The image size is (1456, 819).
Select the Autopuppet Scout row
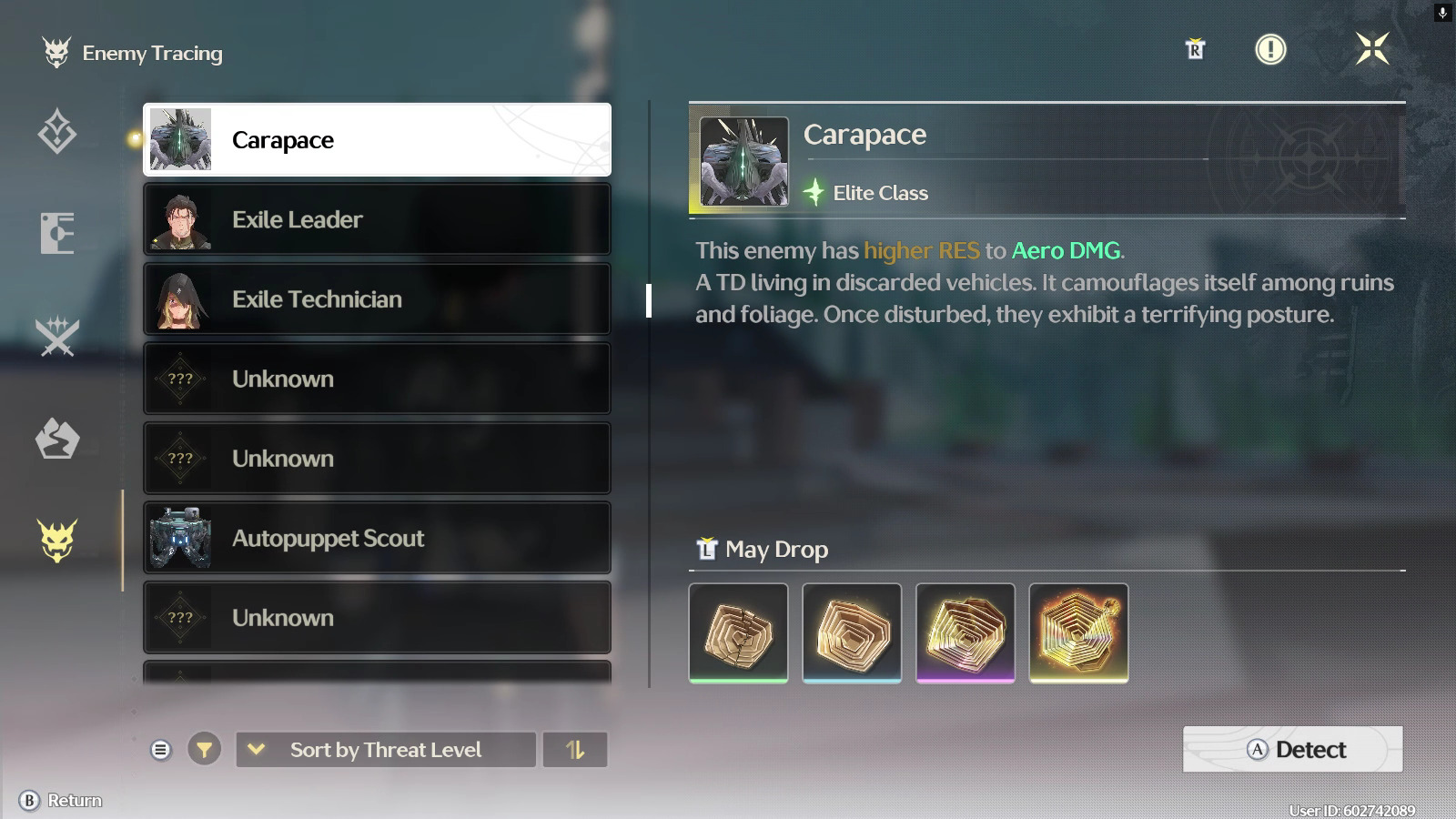[x=377, y=538]
